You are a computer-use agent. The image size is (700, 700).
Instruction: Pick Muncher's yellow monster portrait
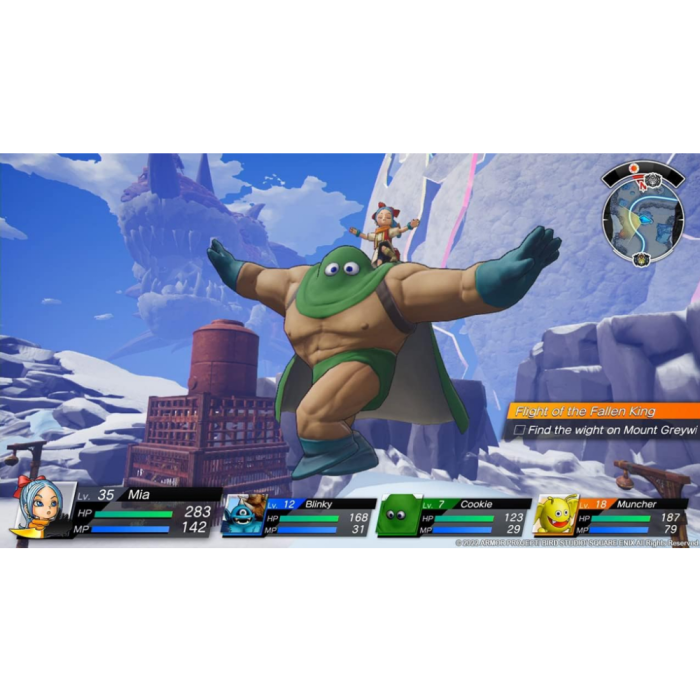556,516
